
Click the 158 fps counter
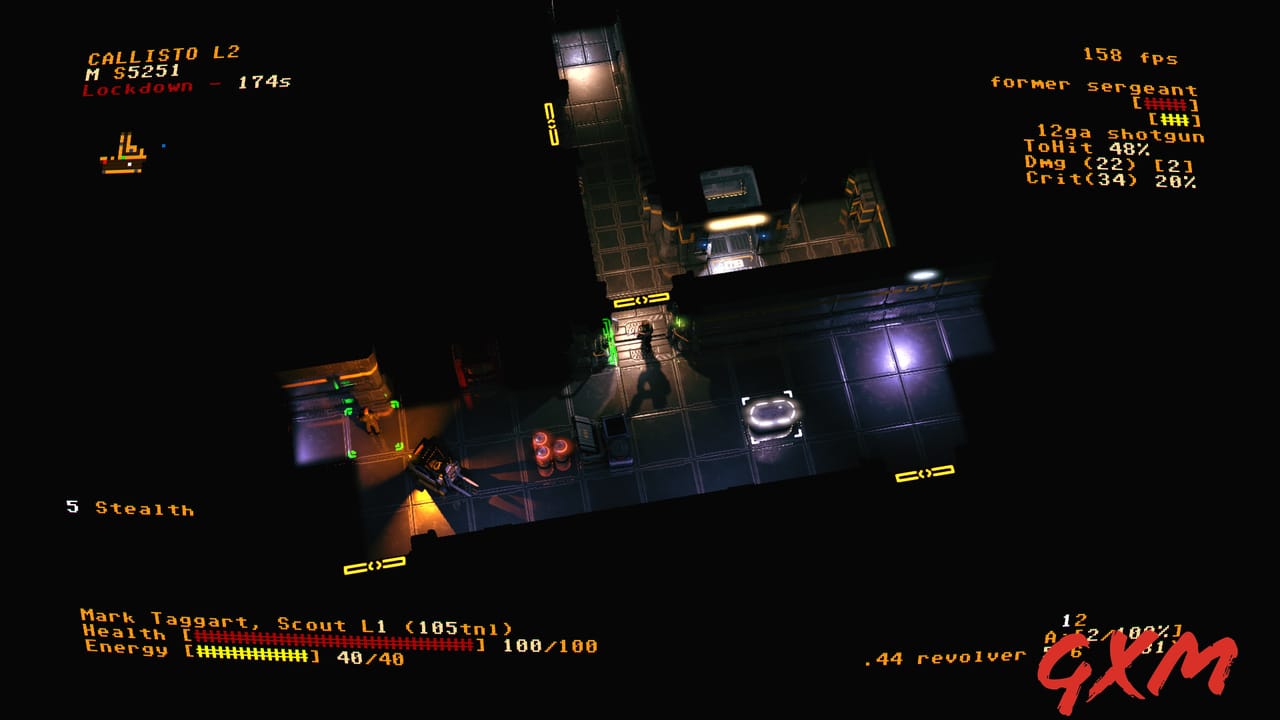pos(1132,57)
